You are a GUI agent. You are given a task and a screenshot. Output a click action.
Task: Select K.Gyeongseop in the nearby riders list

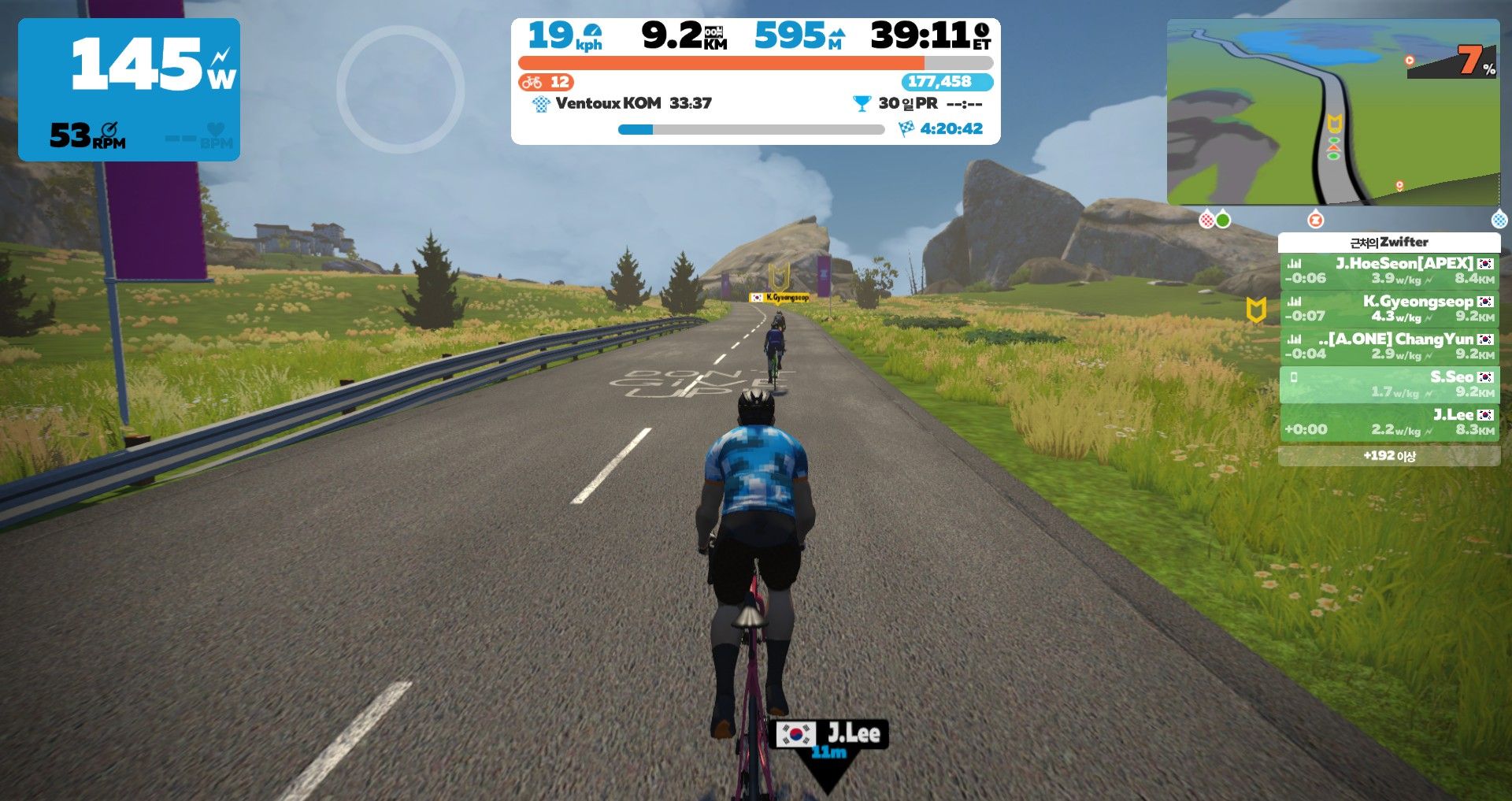click(x=1389, y=308)
